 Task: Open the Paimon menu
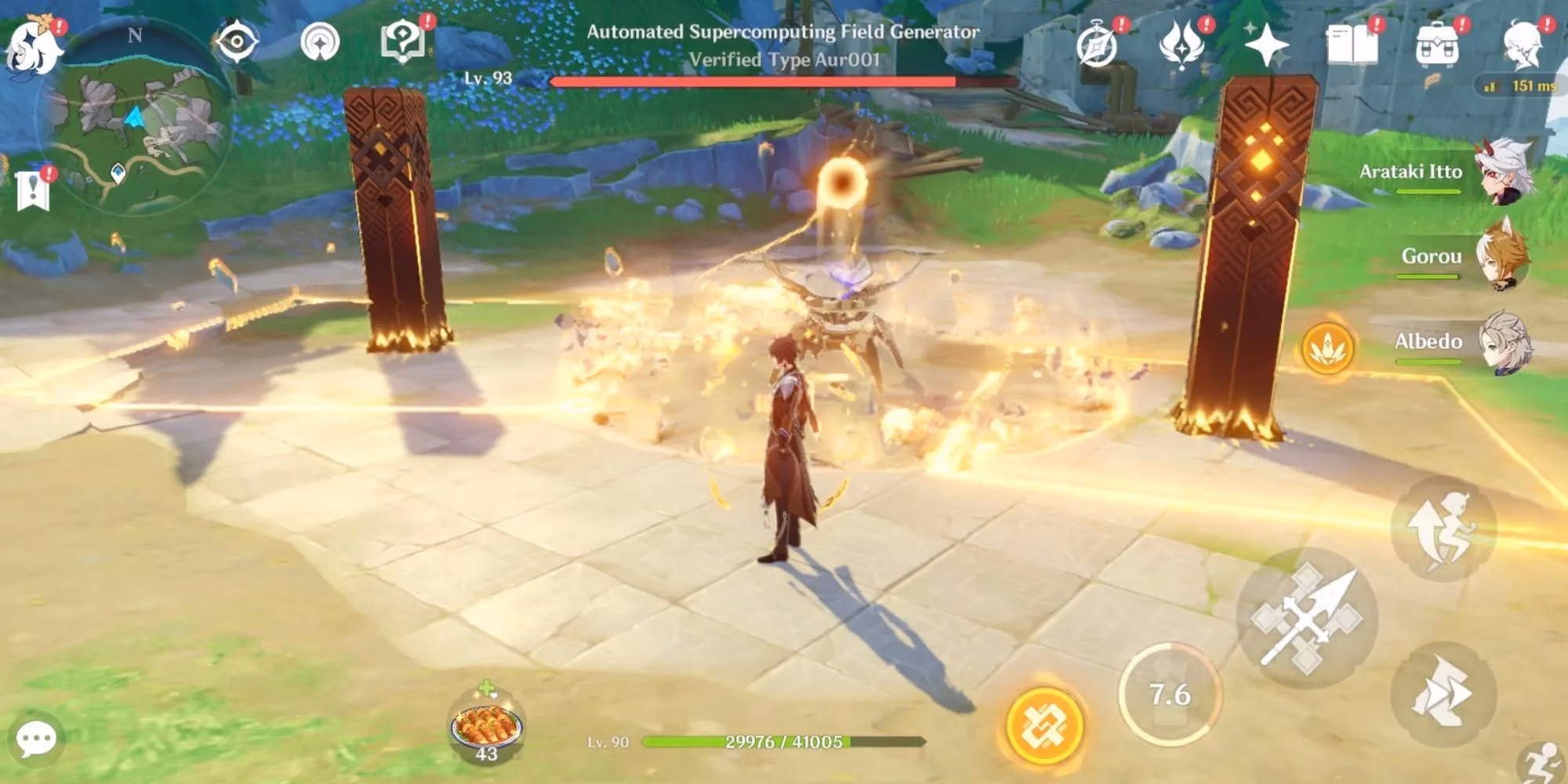[33, 43]
